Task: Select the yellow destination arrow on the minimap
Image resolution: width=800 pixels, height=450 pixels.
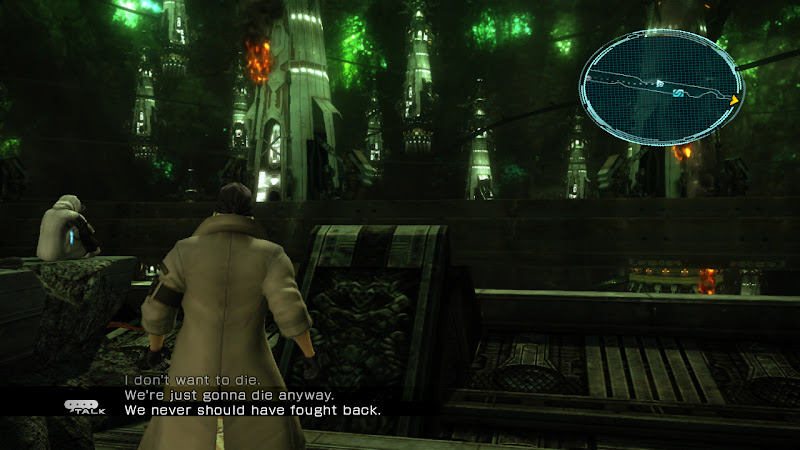Action: coord(735,100)
